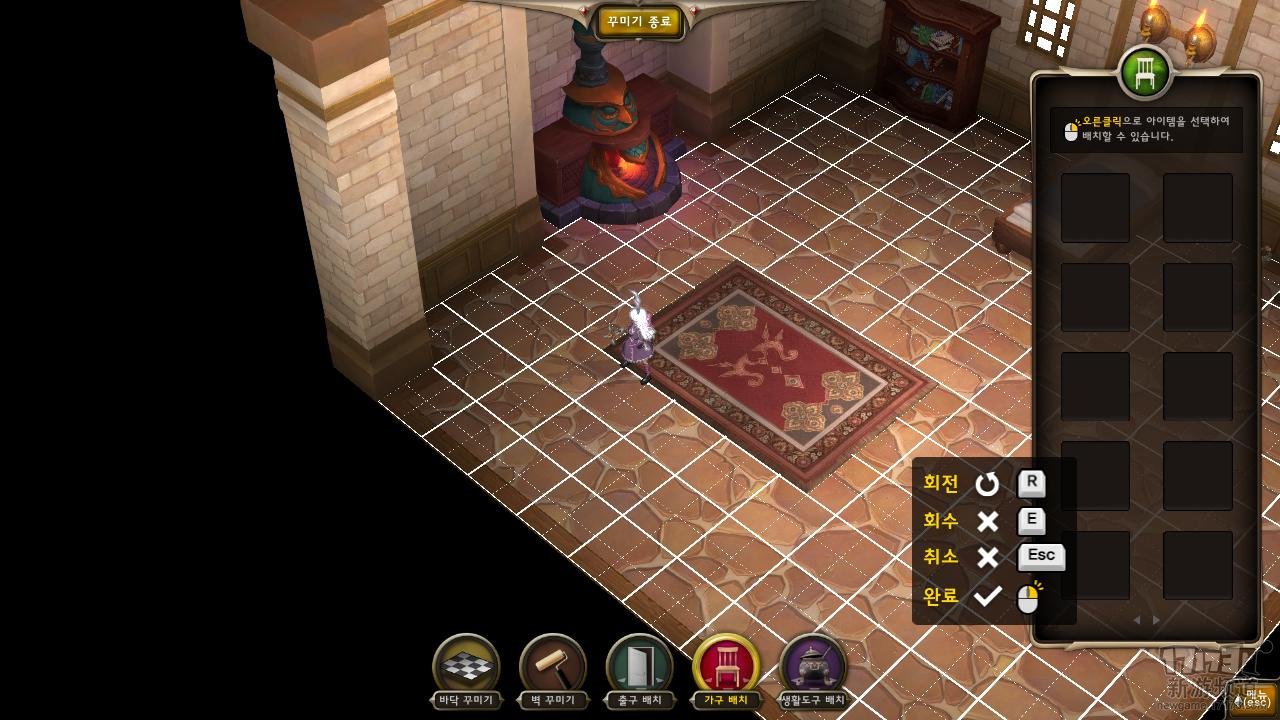Click the green chair furniture panel icon
The width and height of the screenshot is (1280, 720).
(x=1145, y=72)
